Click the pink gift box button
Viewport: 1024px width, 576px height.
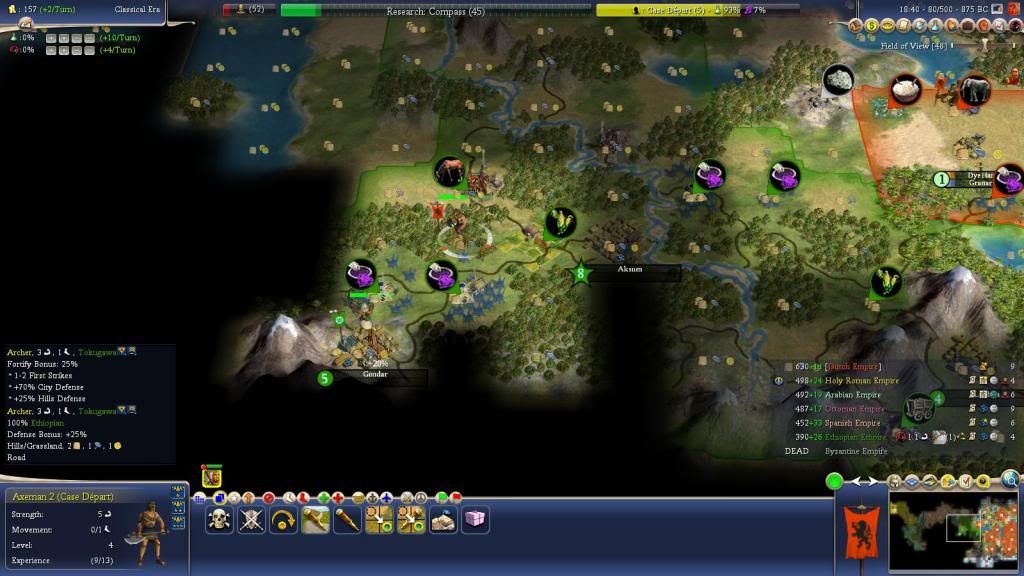[475, 519]
